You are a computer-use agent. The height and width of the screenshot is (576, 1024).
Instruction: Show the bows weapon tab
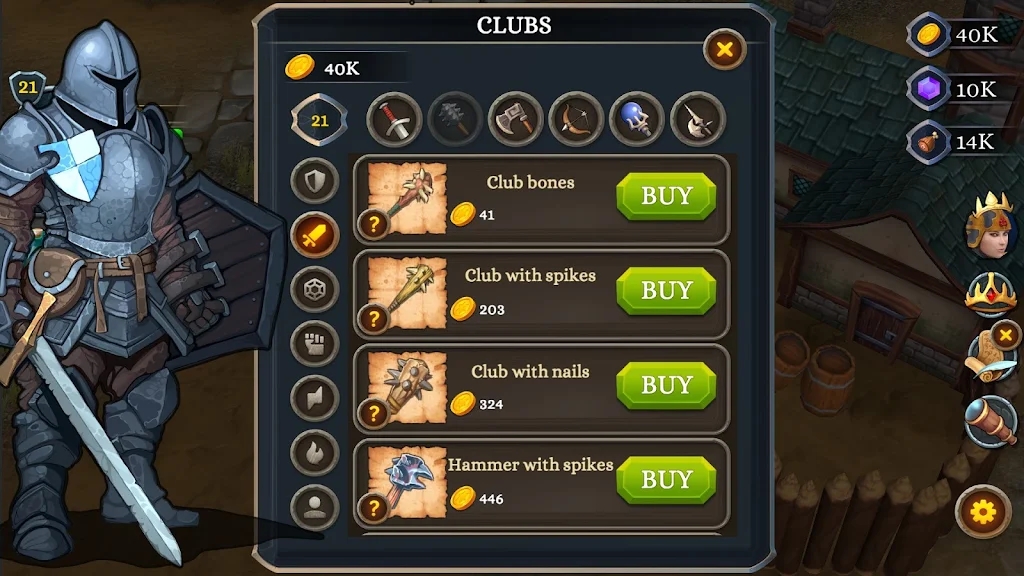576,120
